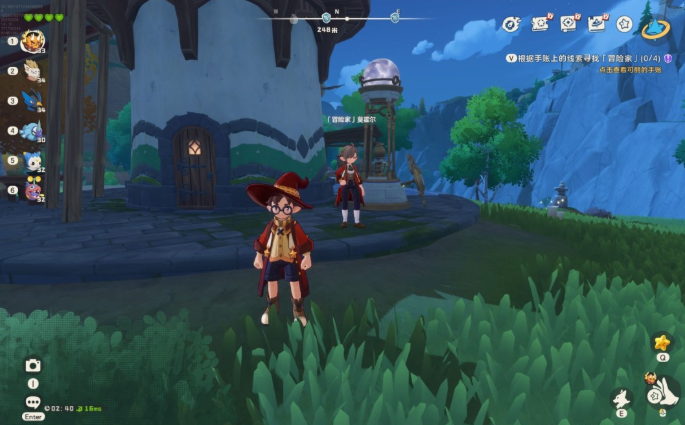Pick the light blue fish pet in the fourth slot
Screen dimensions: 685x425
coord(32,131)
